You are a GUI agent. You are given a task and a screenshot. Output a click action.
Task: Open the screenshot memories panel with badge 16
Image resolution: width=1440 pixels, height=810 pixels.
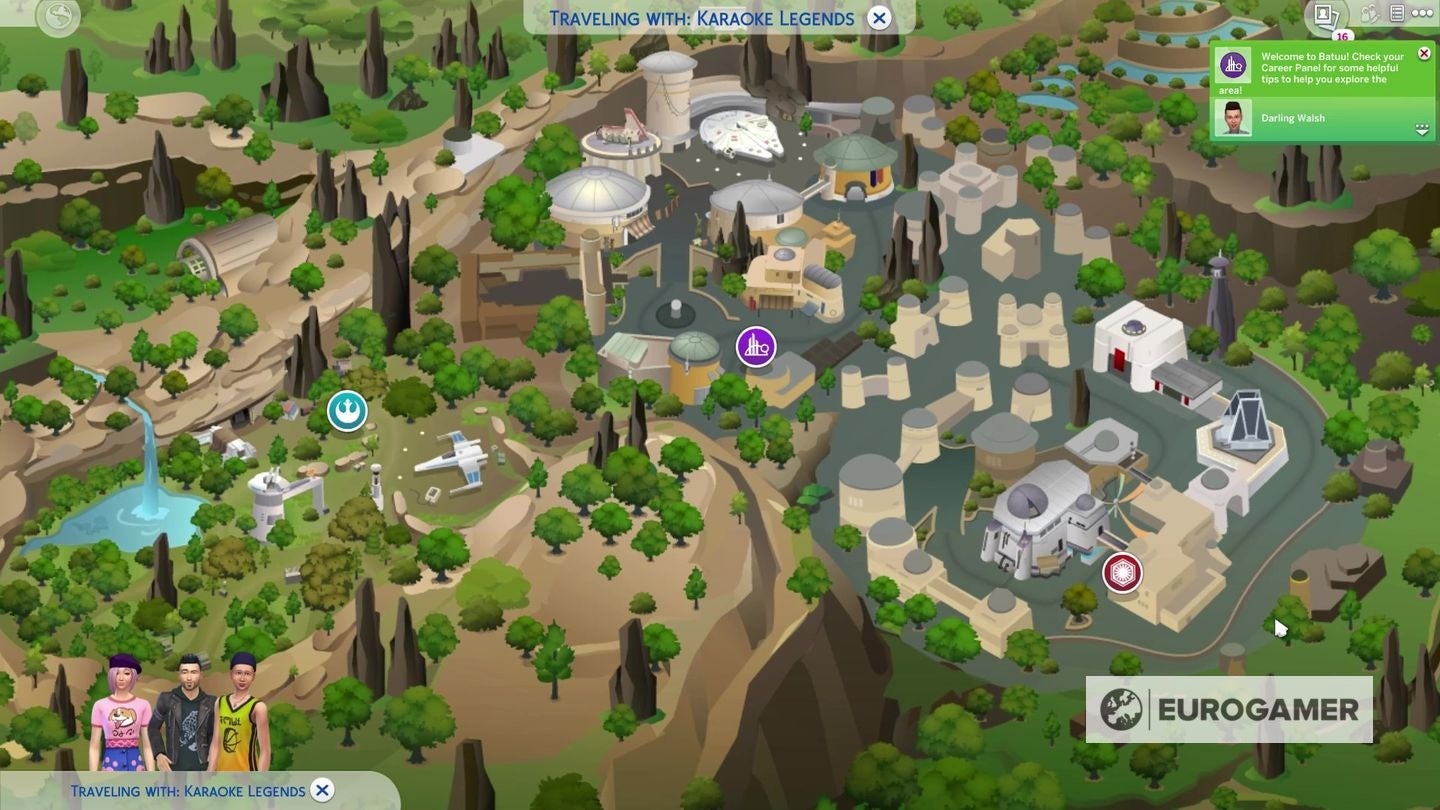(x=1324, y=13)
